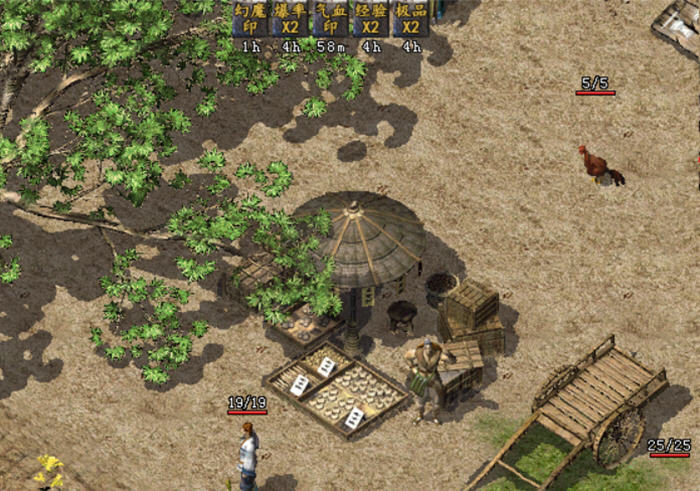Click the 幻魔印 buff icon
700x491 pixels.
[x=250, y=18]
